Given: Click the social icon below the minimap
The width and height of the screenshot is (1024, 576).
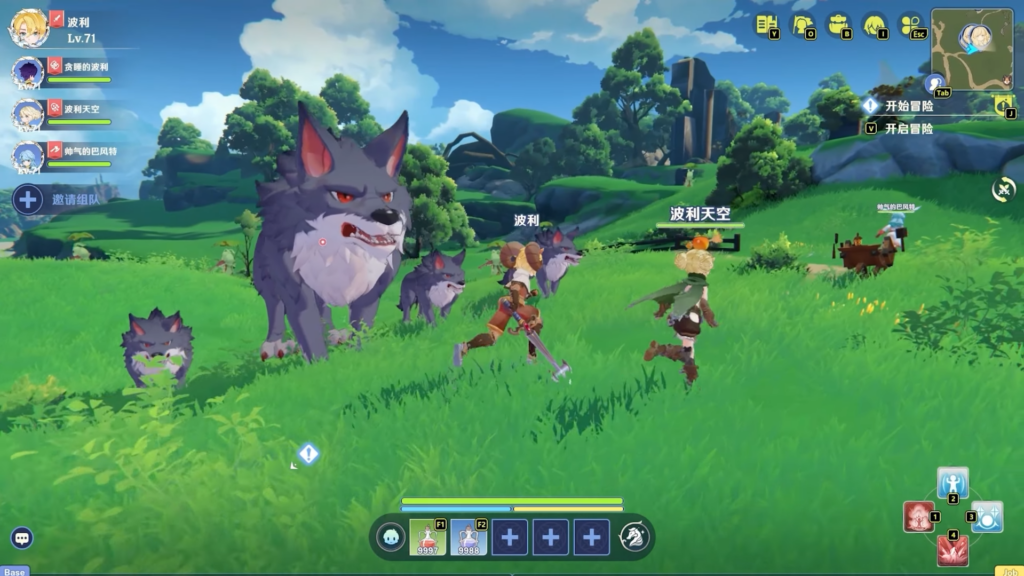Looking at the screenshot, I should click(x=935, y=84).
